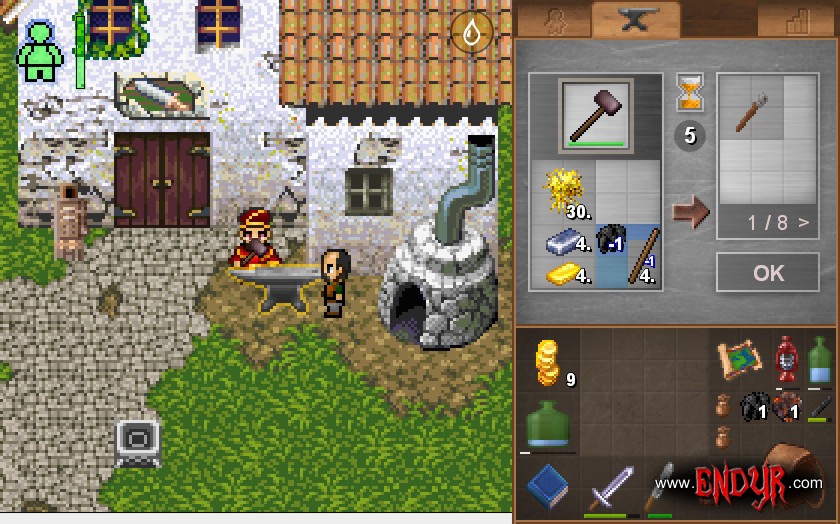Select the gold coins stack
840x524 pixels.
click(x=547, y=362)
